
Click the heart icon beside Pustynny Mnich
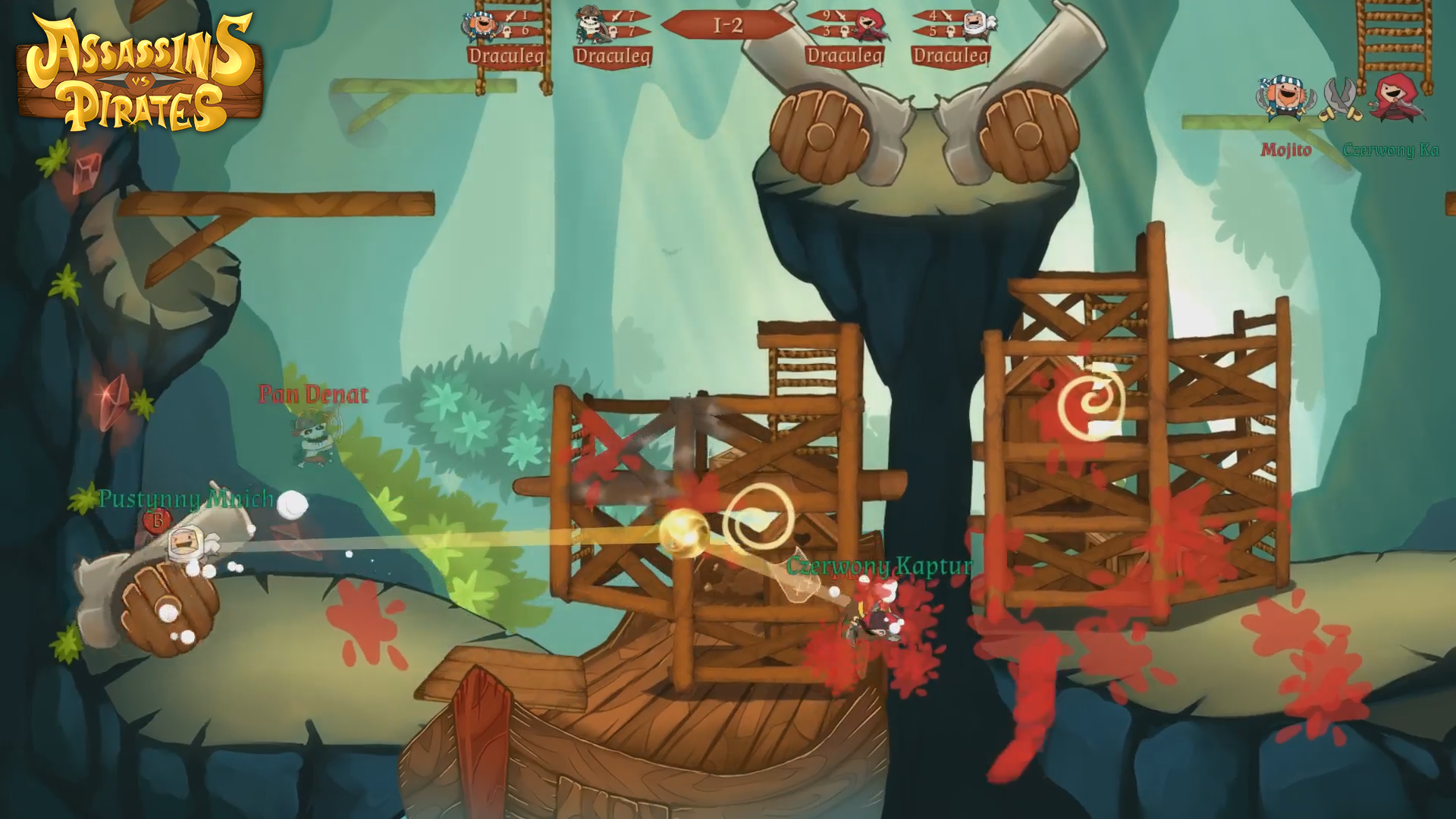click(156, 520)
